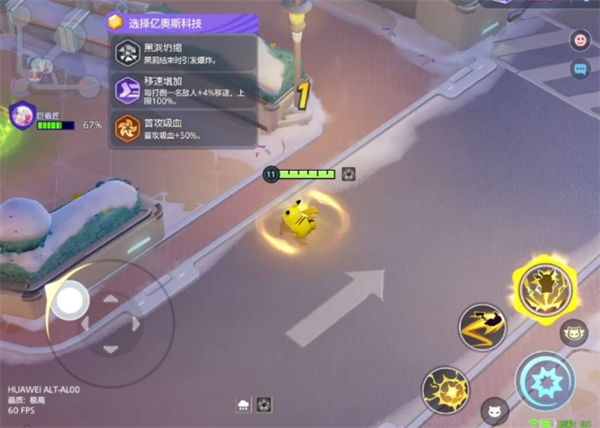Activate the glowing Pikachu ultimate skill
The width and height of the screenshot is (600, 428).
544,285
